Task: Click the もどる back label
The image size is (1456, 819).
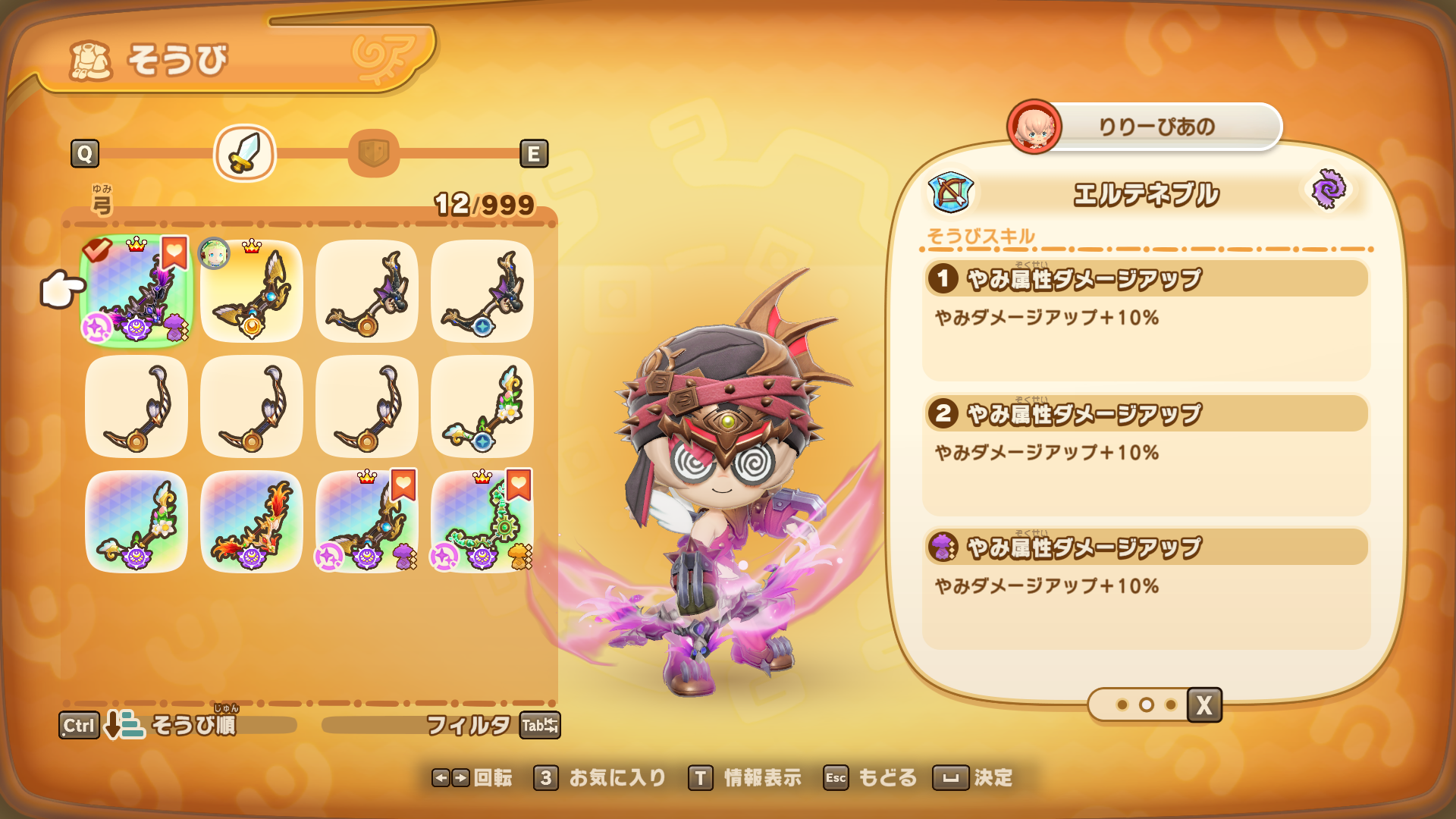Action: (886, 778)
